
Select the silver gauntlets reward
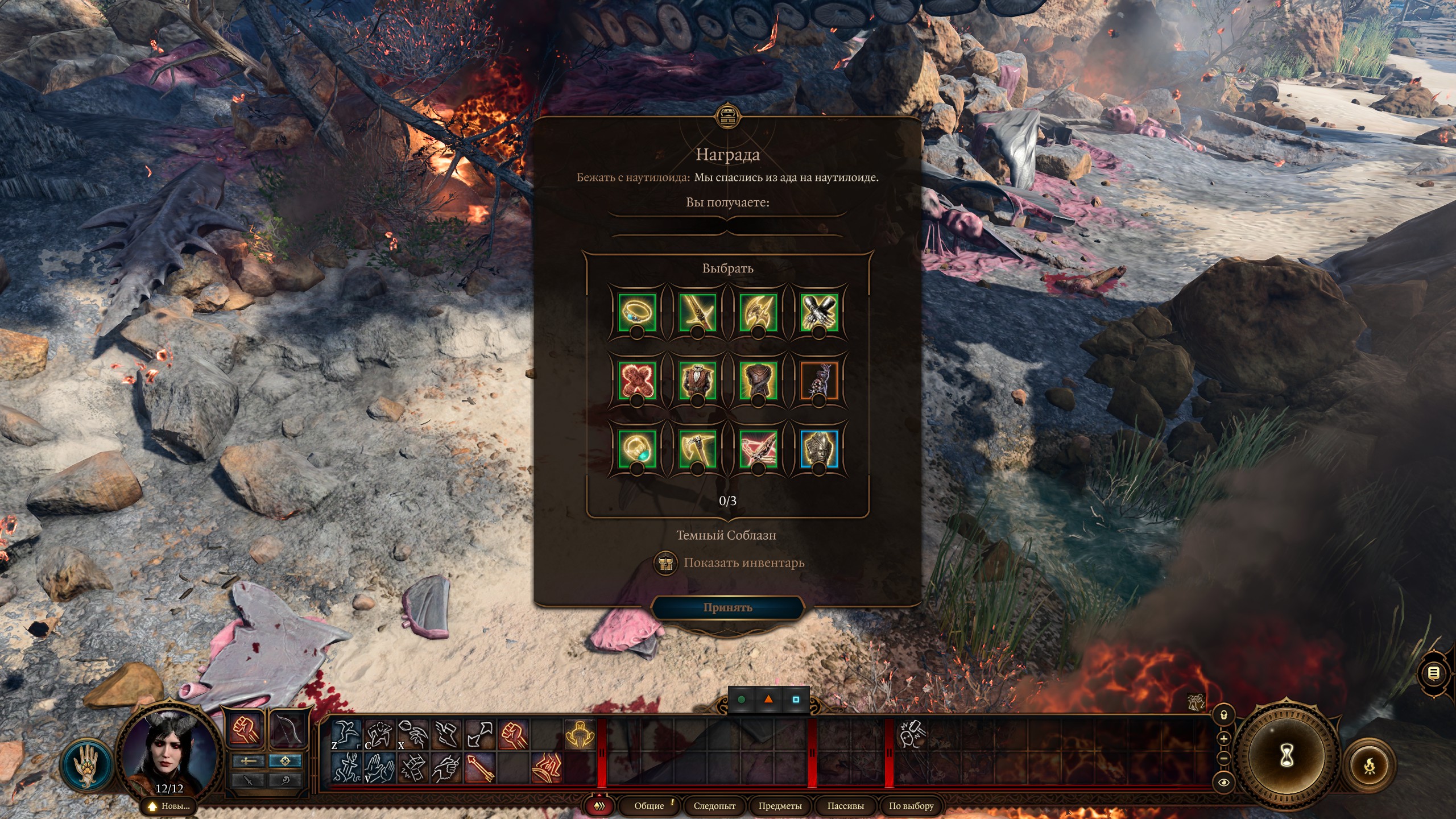tap(818, 312)
